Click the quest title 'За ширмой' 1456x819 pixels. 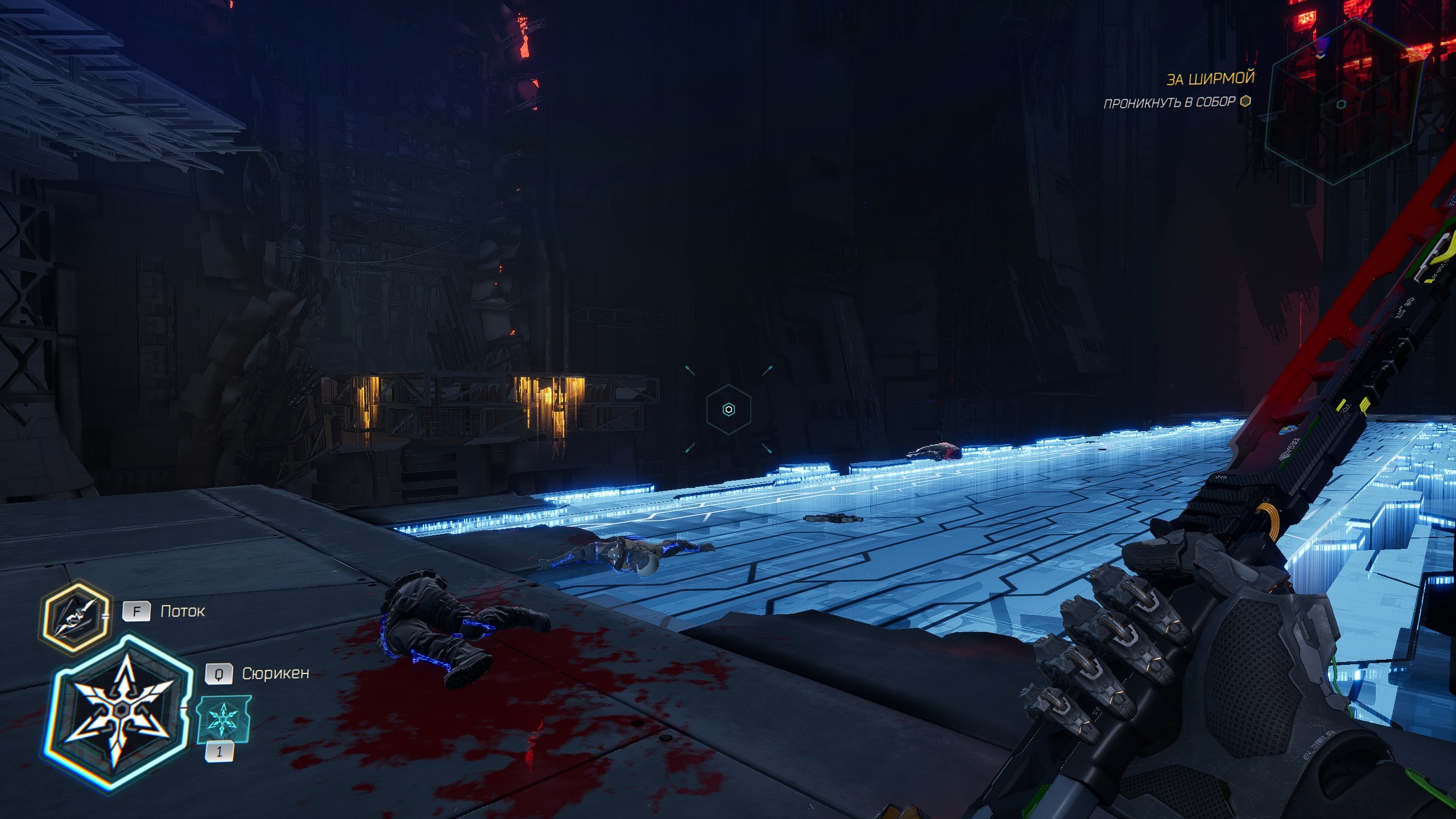tap(1210, 78)
